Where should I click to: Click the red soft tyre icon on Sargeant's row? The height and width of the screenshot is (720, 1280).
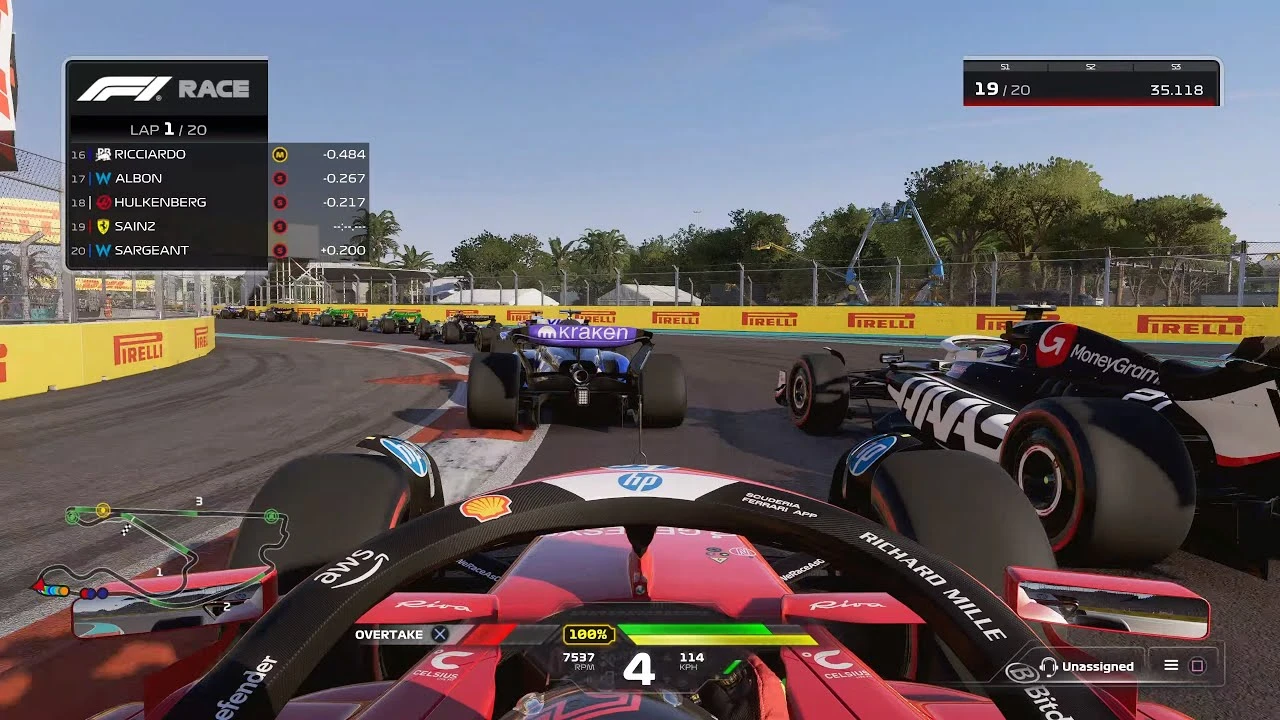[x=280, y=249]
